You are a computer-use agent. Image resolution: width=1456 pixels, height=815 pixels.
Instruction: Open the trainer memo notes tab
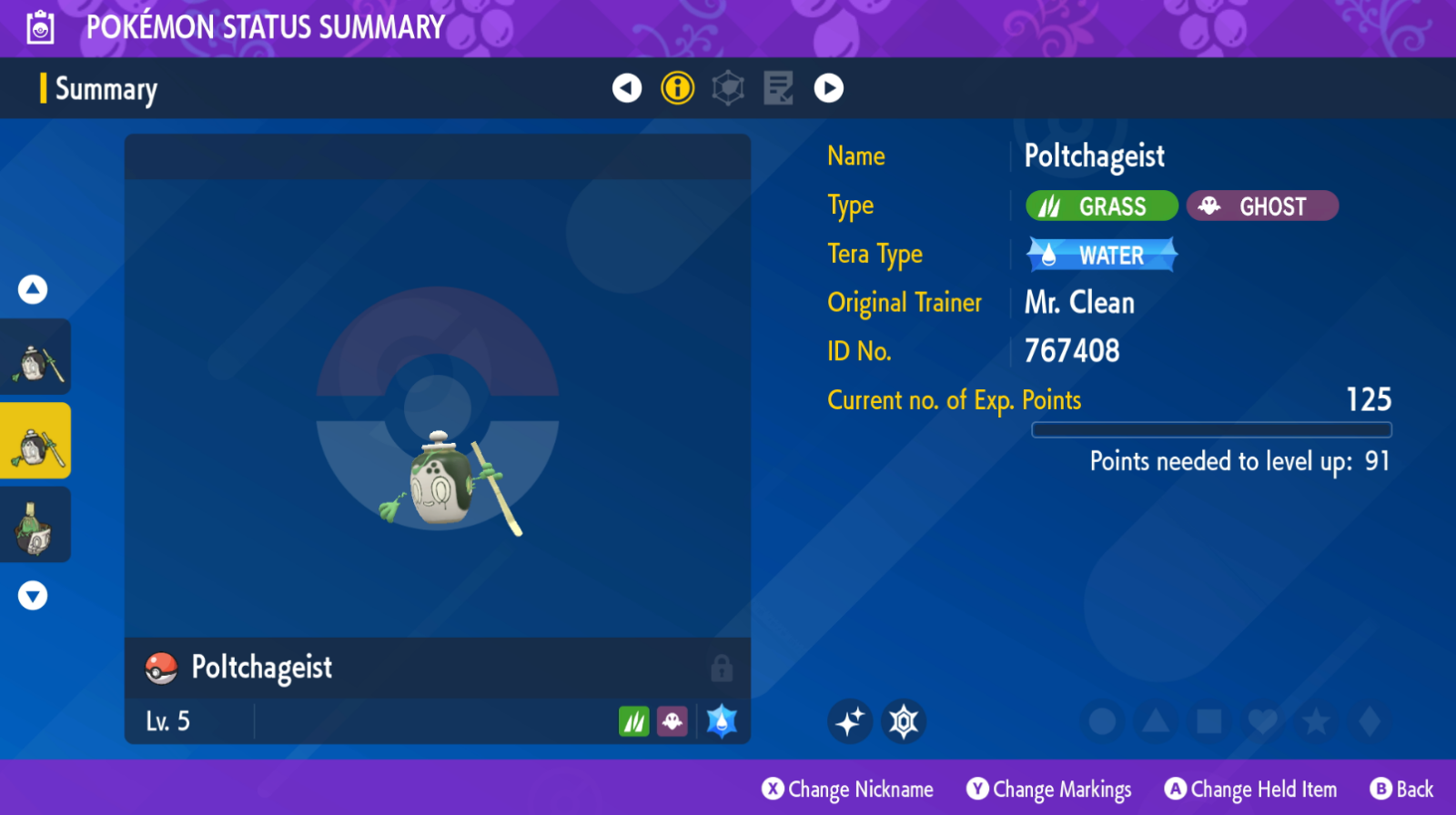778,88
